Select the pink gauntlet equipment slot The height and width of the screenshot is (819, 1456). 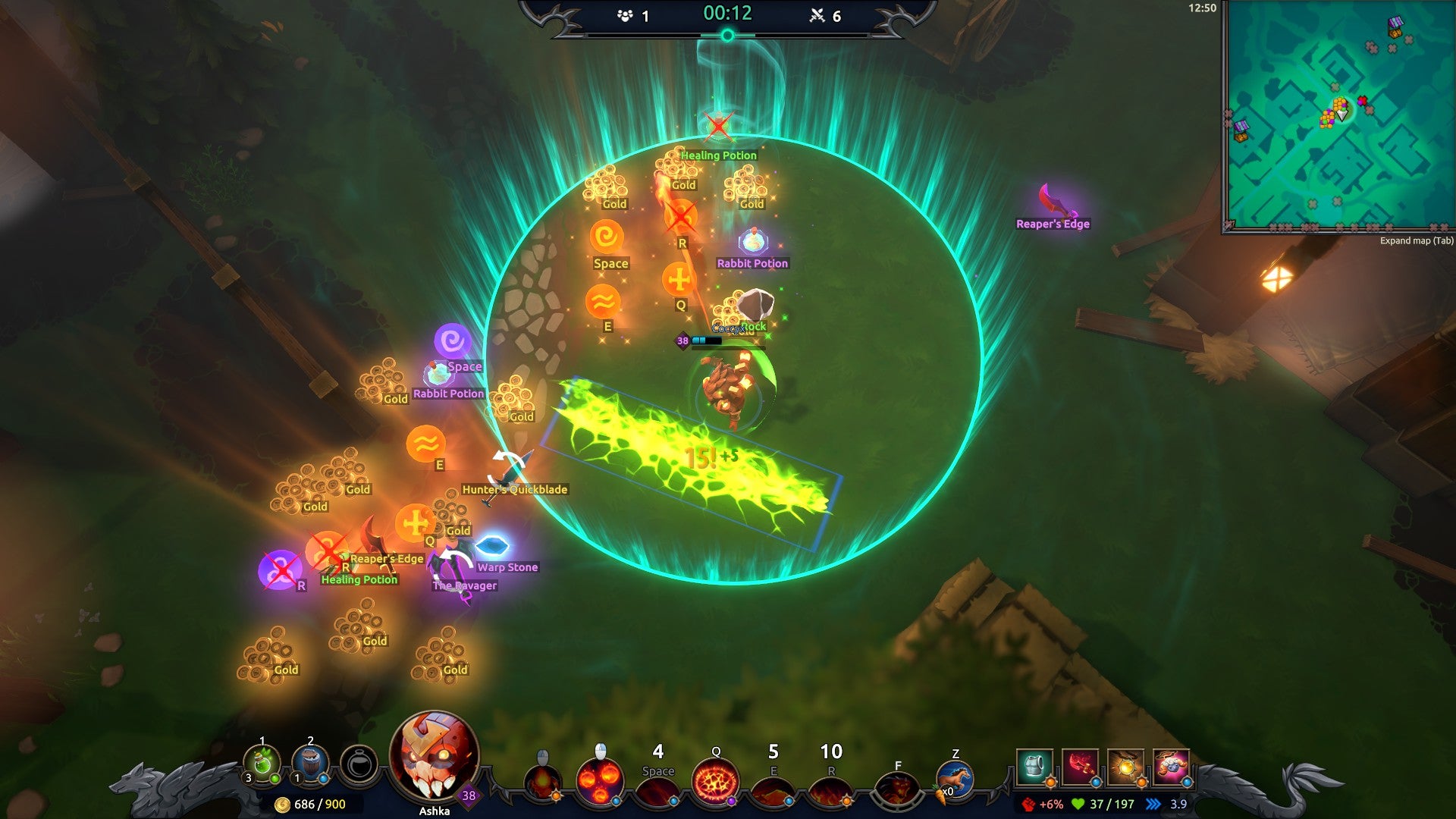coord(1171,767)
